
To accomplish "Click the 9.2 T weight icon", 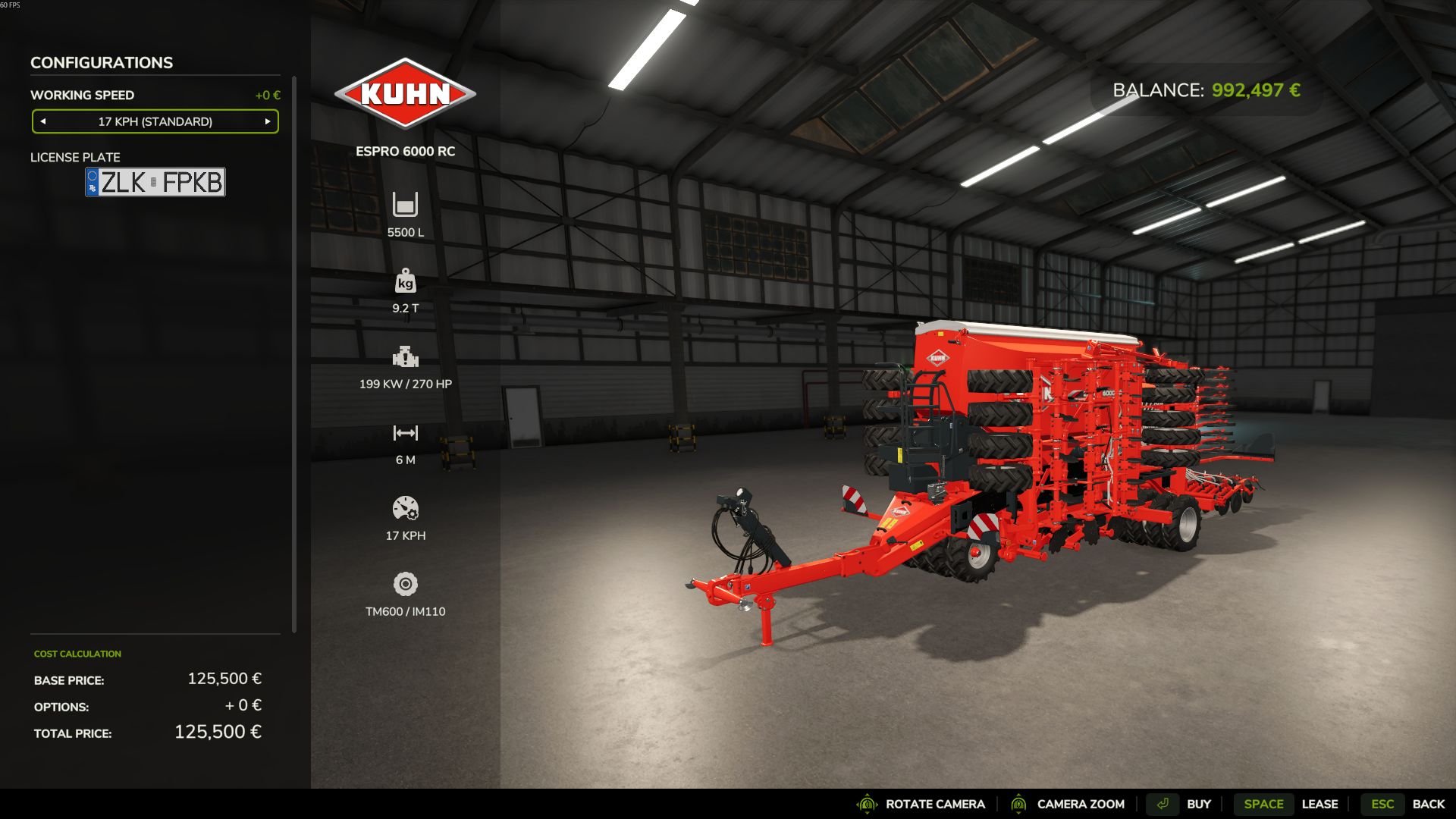I will pyautogui.click(x=406, y=281).
